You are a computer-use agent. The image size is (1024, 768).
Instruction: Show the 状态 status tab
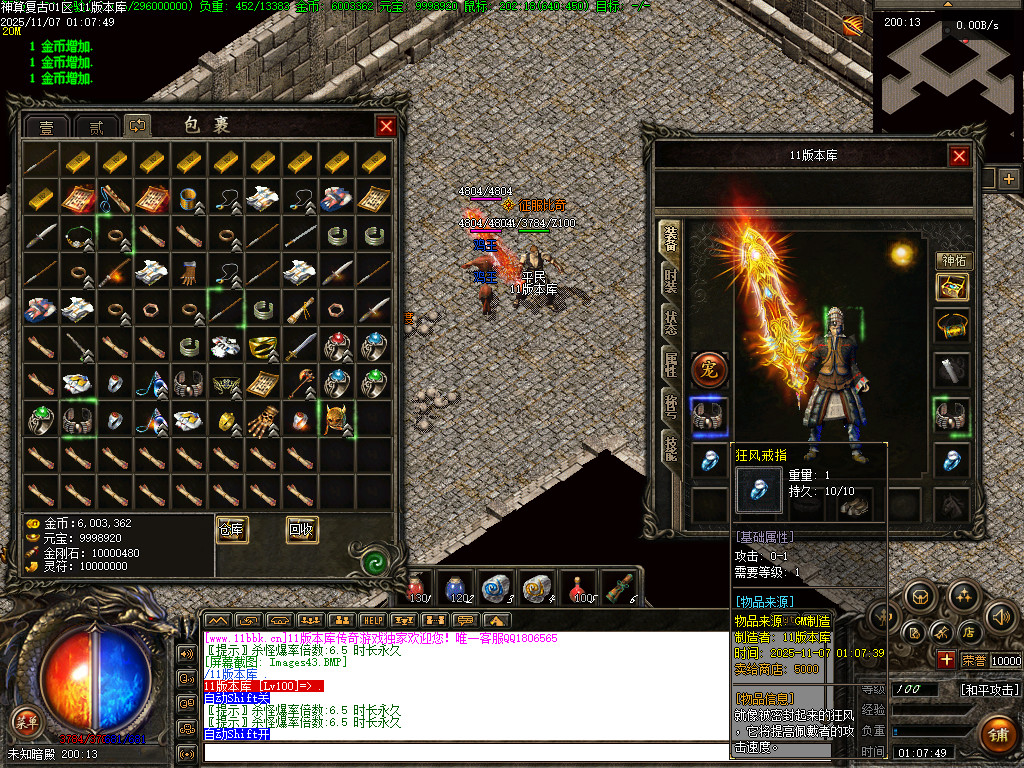click(670, 322)
